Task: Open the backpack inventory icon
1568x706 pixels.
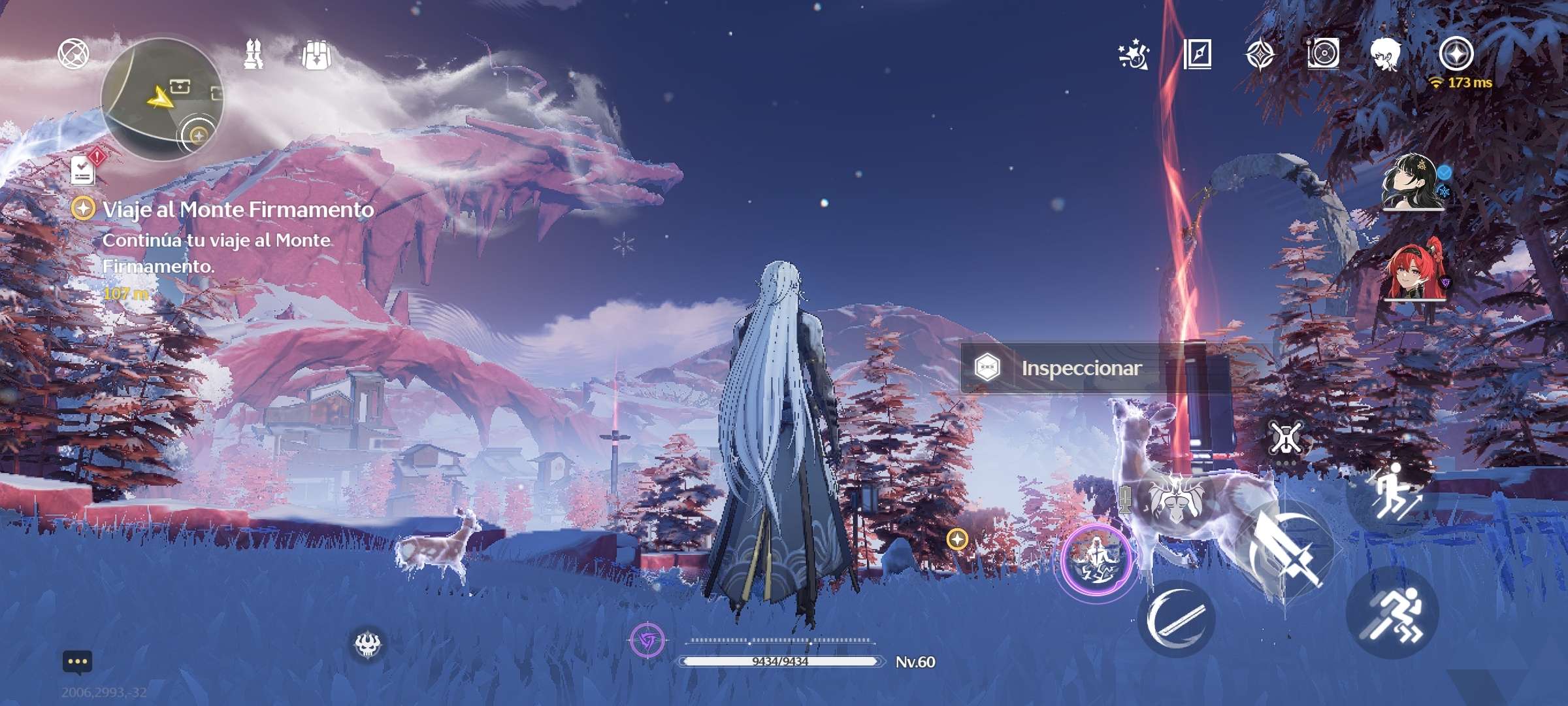Action: point(316,55)
